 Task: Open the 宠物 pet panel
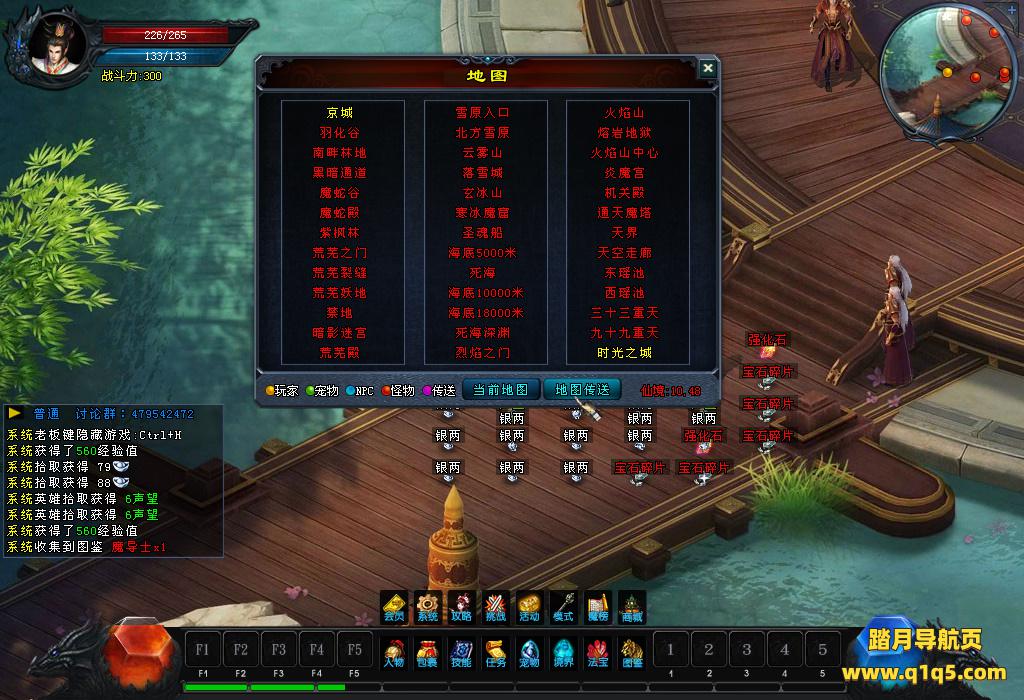point(529,652)
